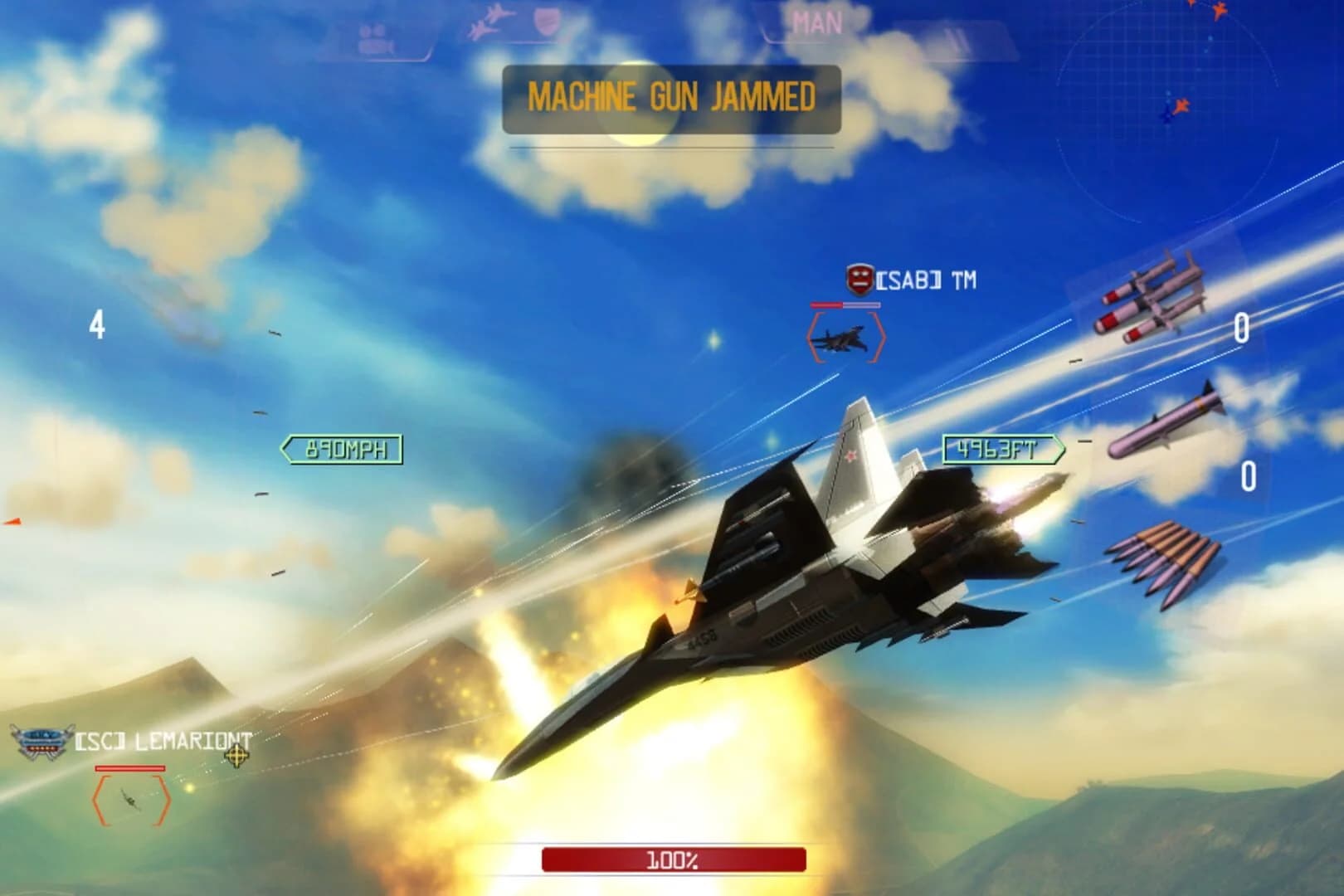Viewport: 1344px width, 896px height.
Task: Expand the 4963FT altitude indicator
Action: [1000, 446]
